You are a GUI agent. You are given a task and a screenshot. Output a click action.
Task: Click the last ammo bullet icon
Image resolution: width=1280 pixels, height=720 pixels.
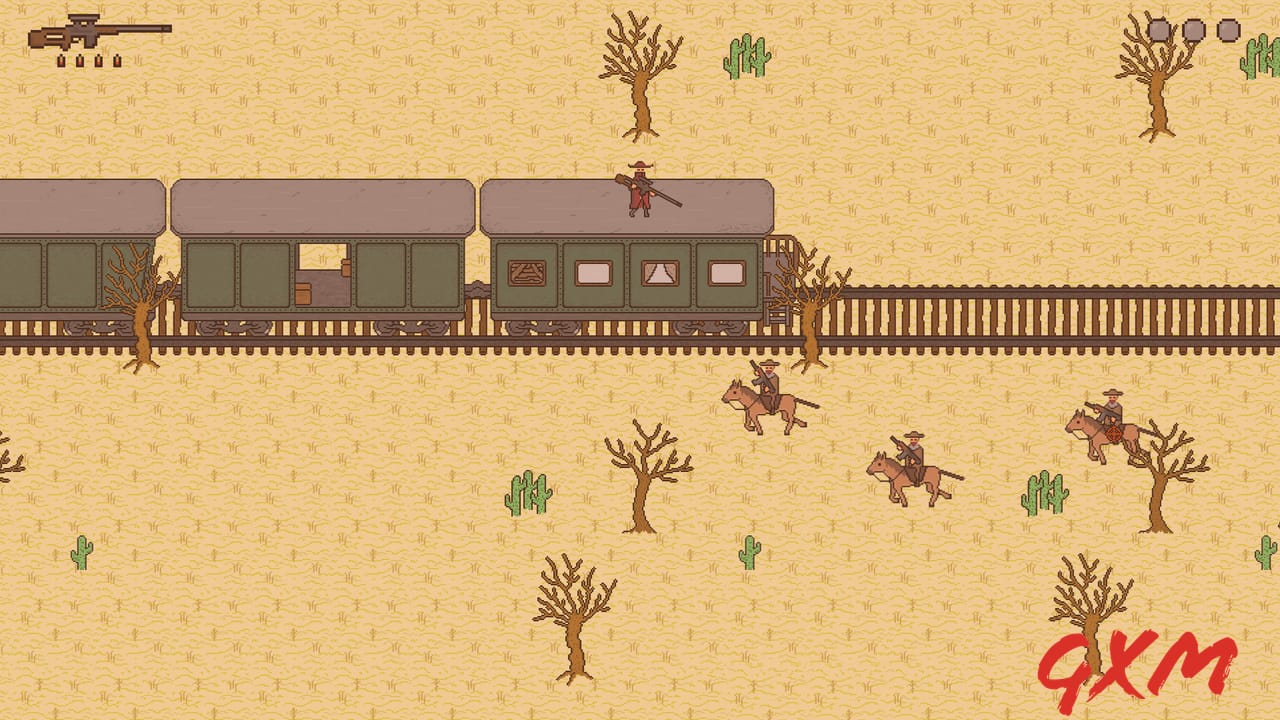click(117, 61)
